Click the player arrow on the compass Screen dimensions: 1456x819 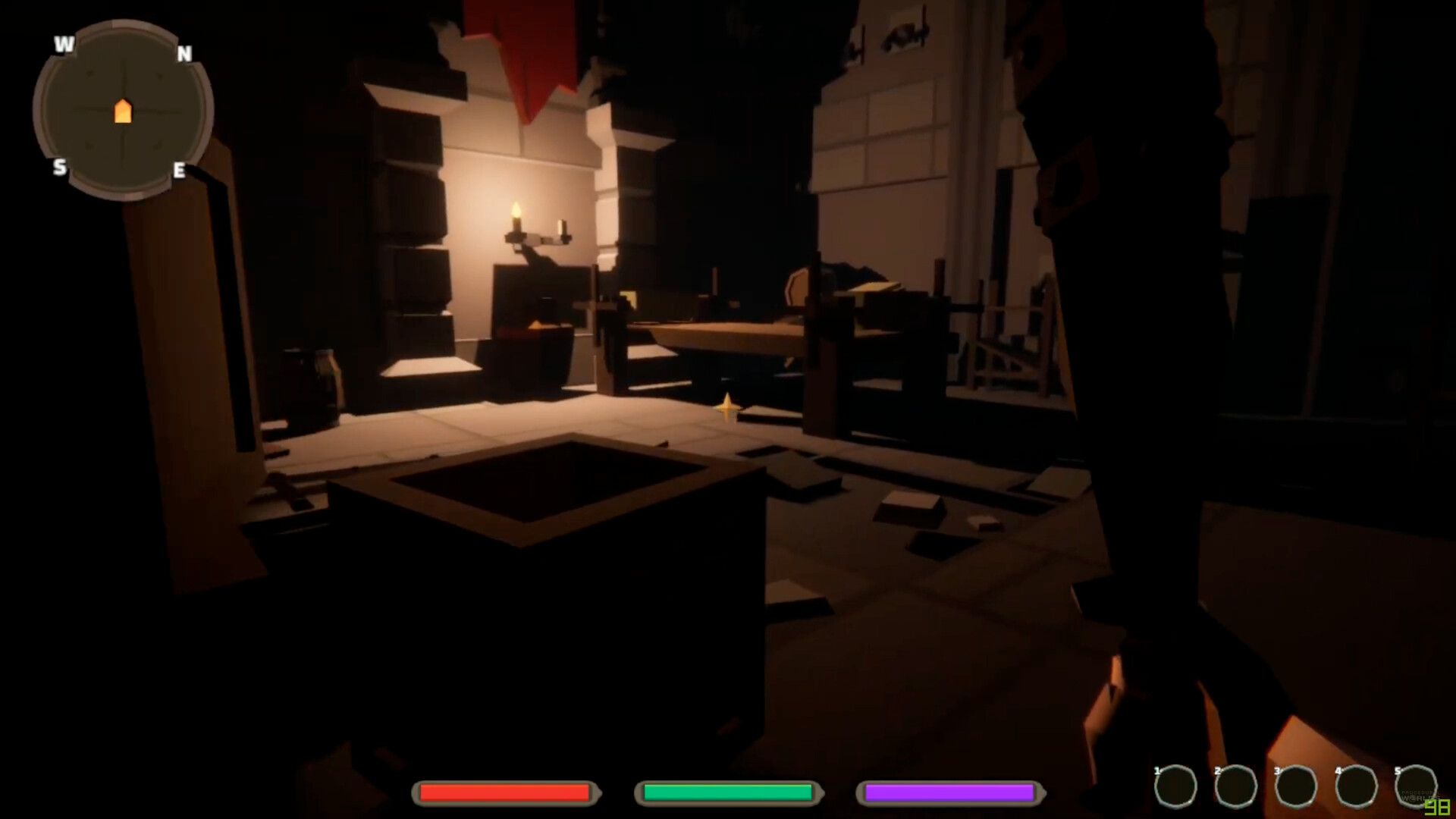coord(122,111)
